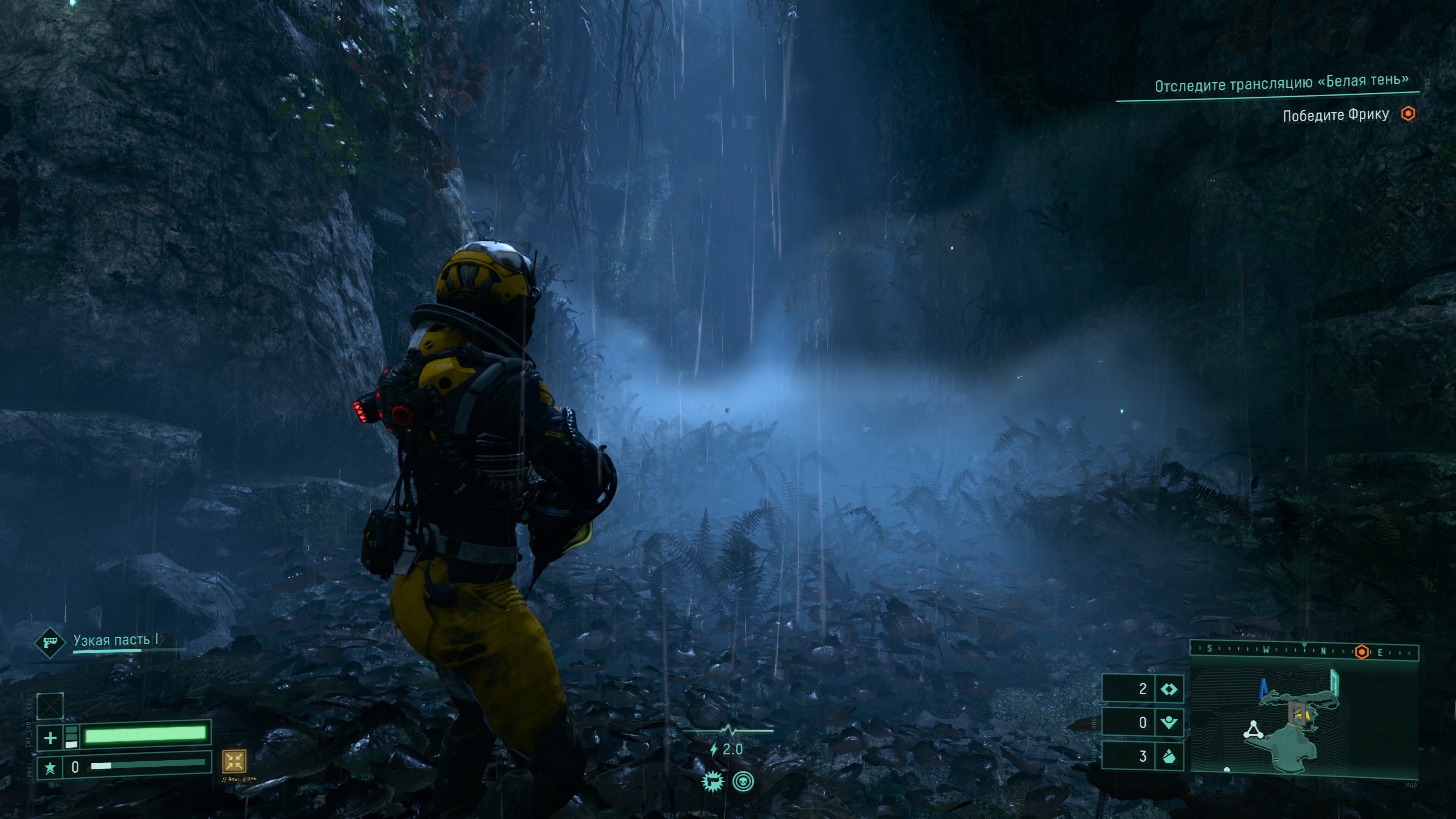1456x819 pixels.
Task: Select the «Белая тень» objective tracker title
Action: coord(1281,84)
